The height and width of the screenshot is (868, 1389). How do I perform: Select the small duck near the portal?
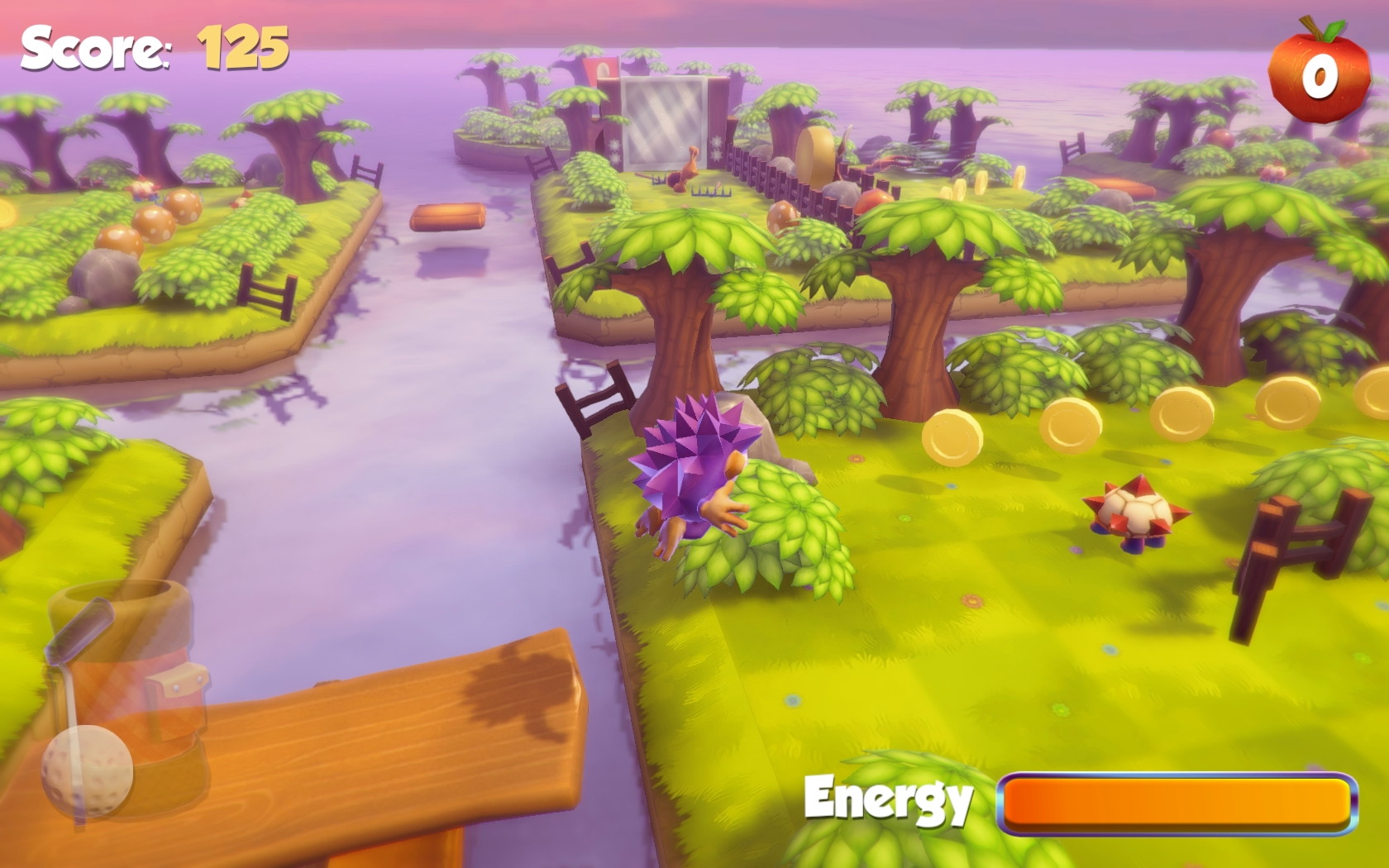690,169
